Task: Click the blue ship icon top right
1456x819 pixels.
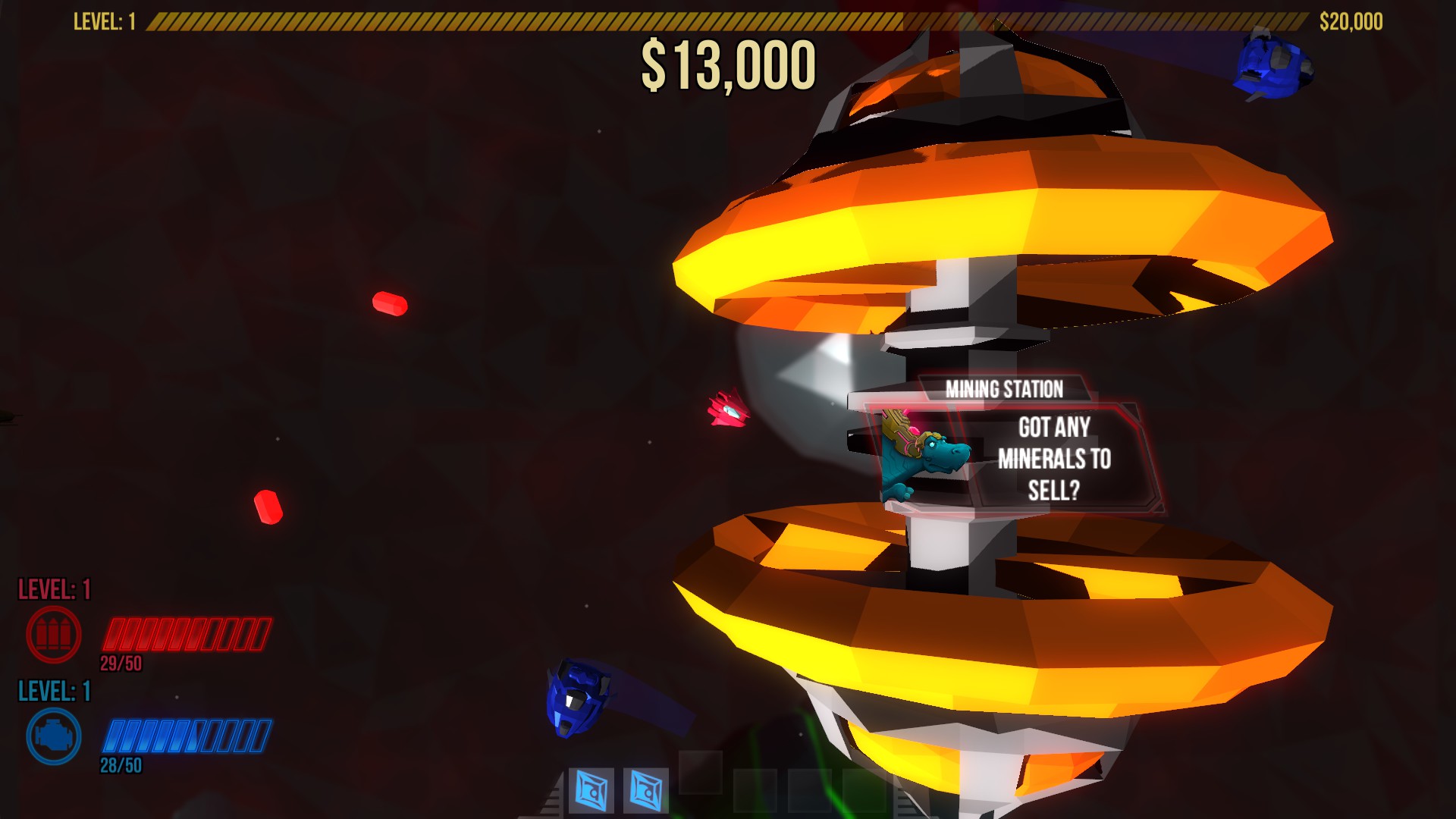Action: [1272, 62]
